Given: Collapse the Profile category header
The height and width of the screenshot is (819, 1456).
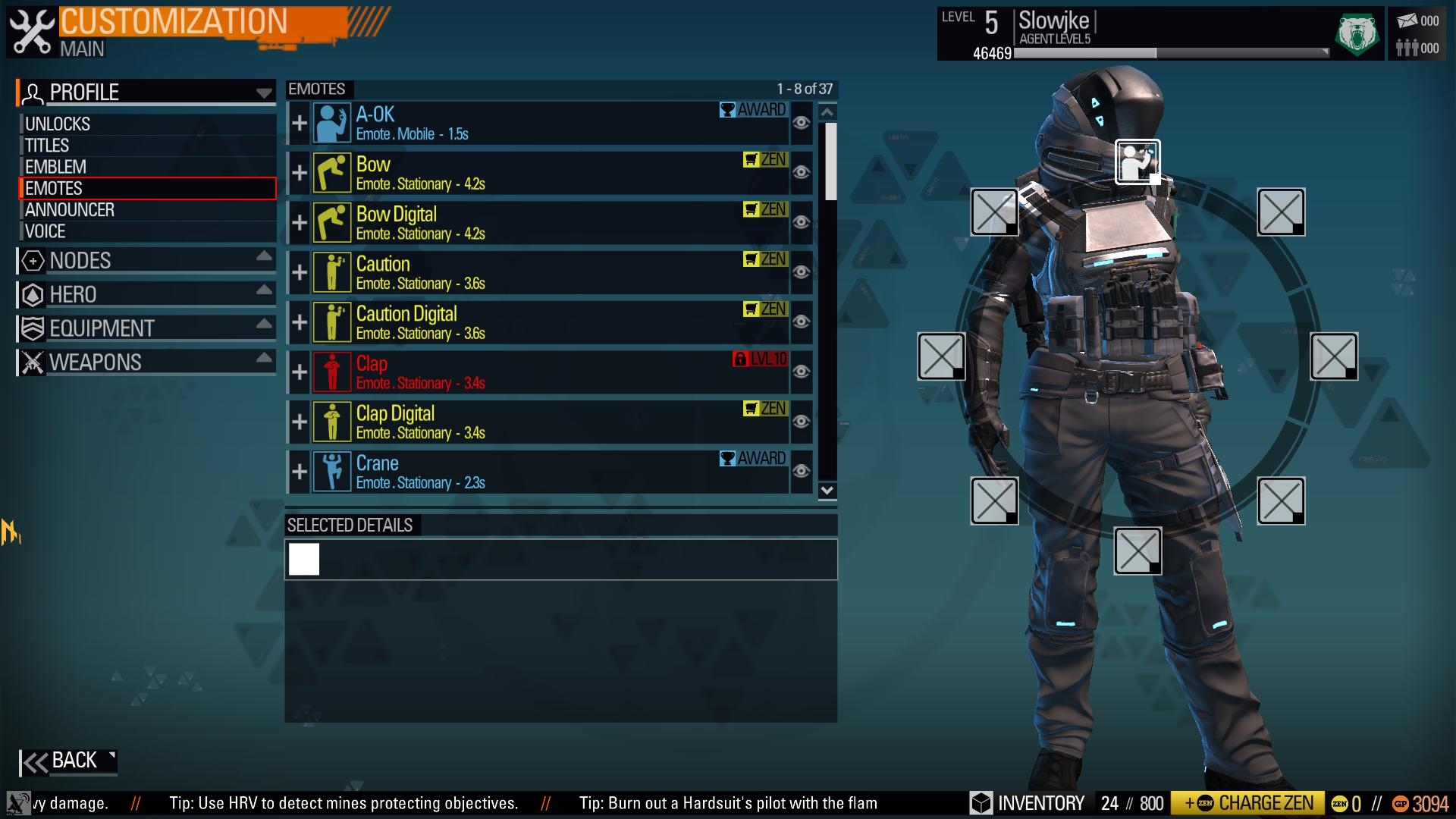Looking at the screenshot, I should pyautogui.click(x=146, y=93).
